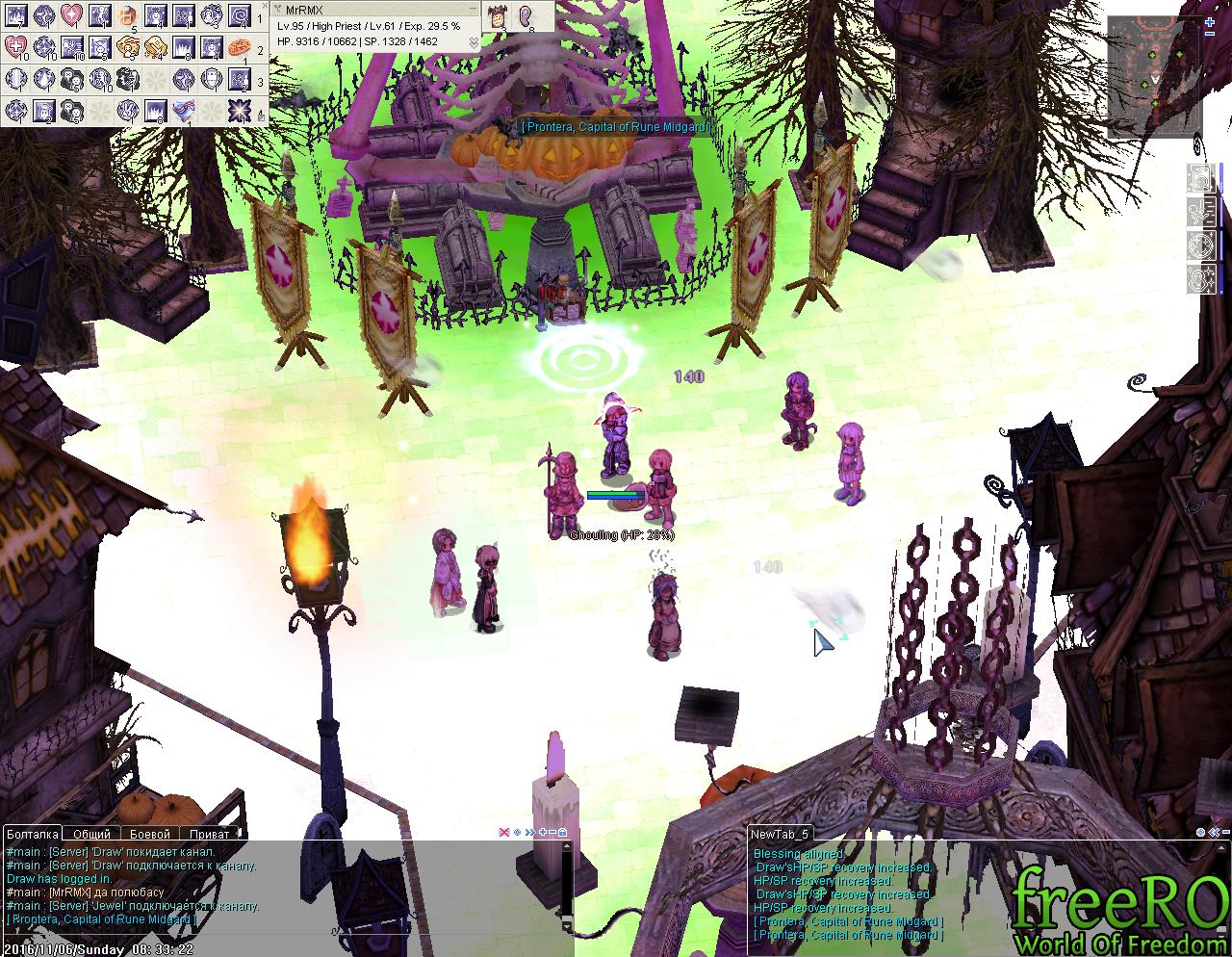Cast the Heal red-cross heart skill

[16, 46]
